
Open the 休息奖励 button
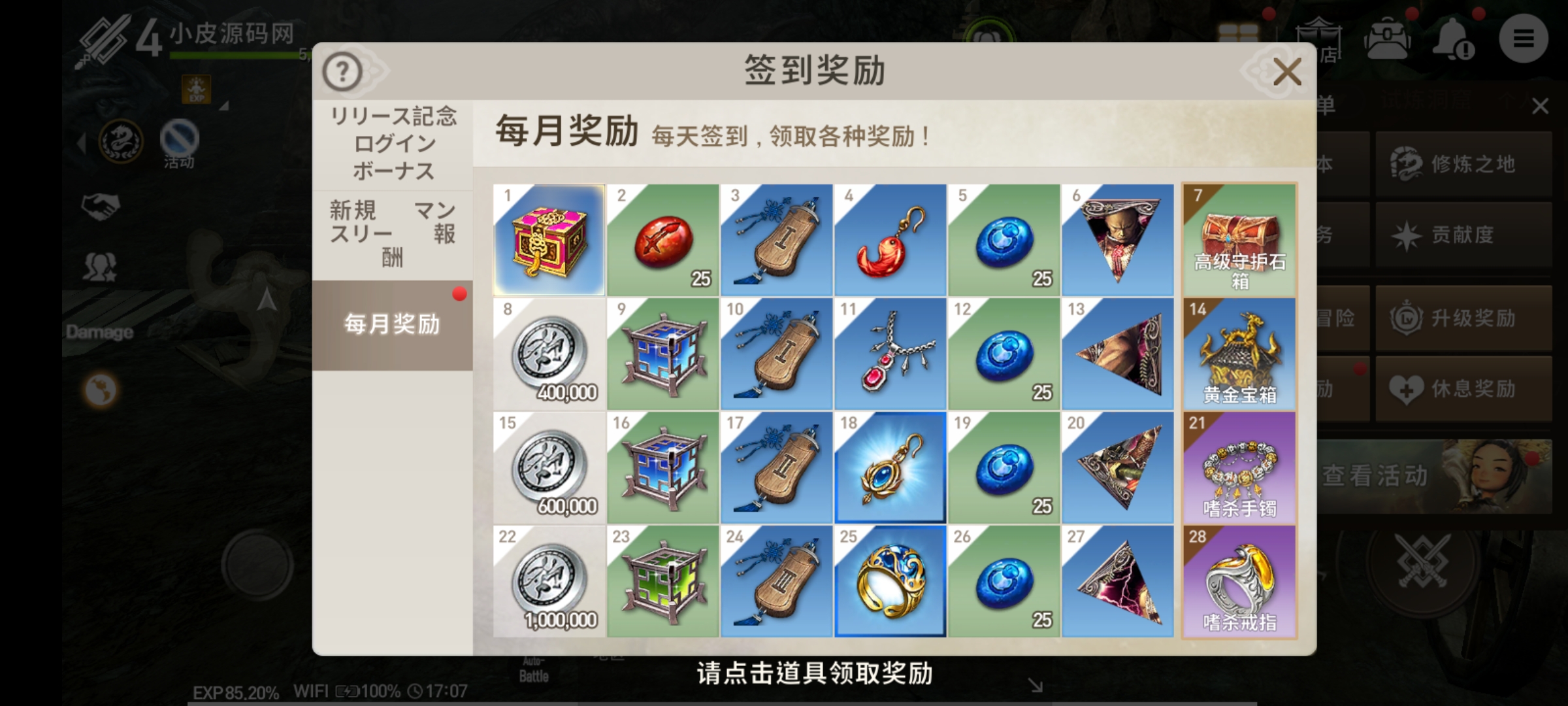(1463, 388)
